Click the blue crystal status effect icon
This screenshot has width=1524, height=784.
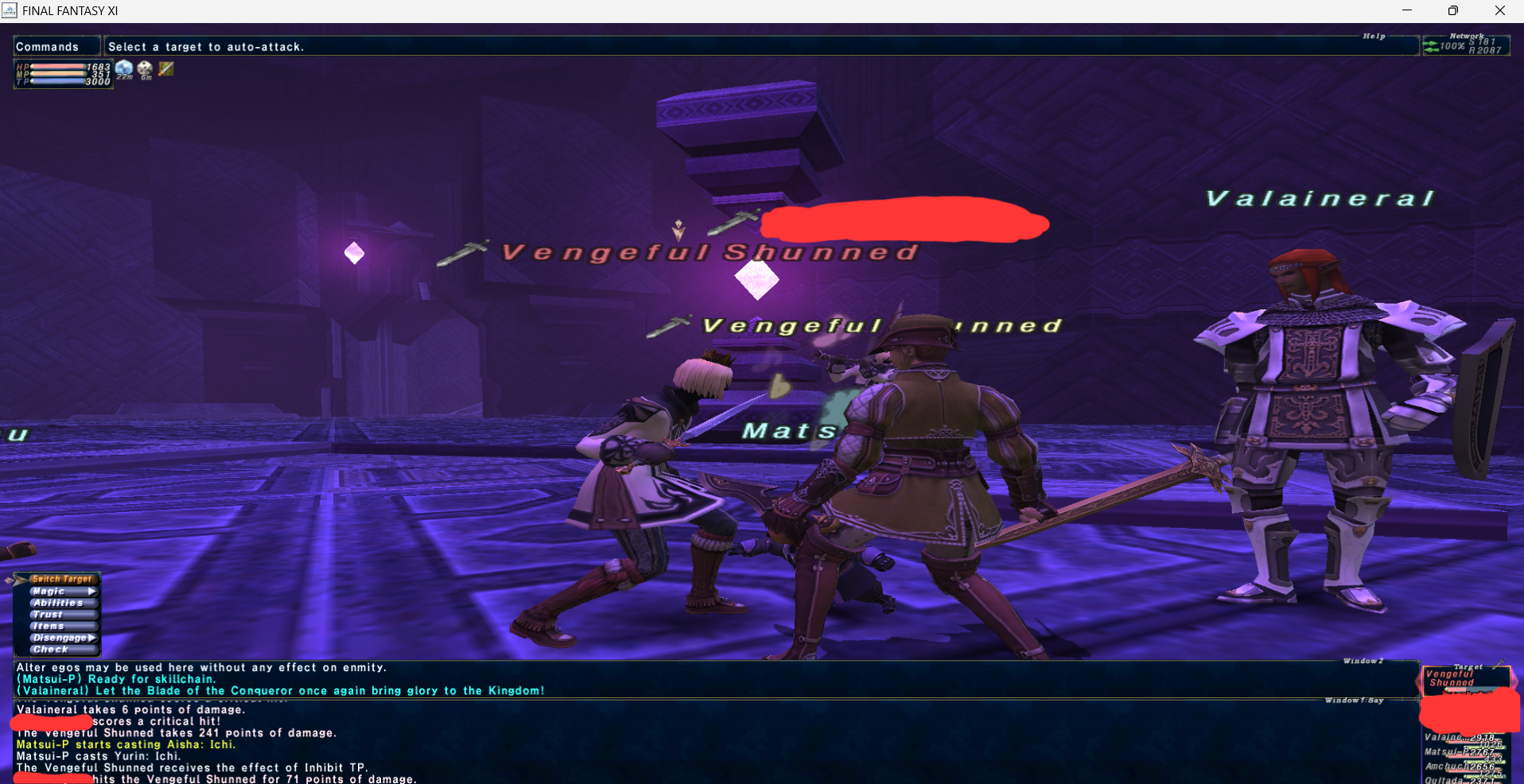click(x=124, y=69)
